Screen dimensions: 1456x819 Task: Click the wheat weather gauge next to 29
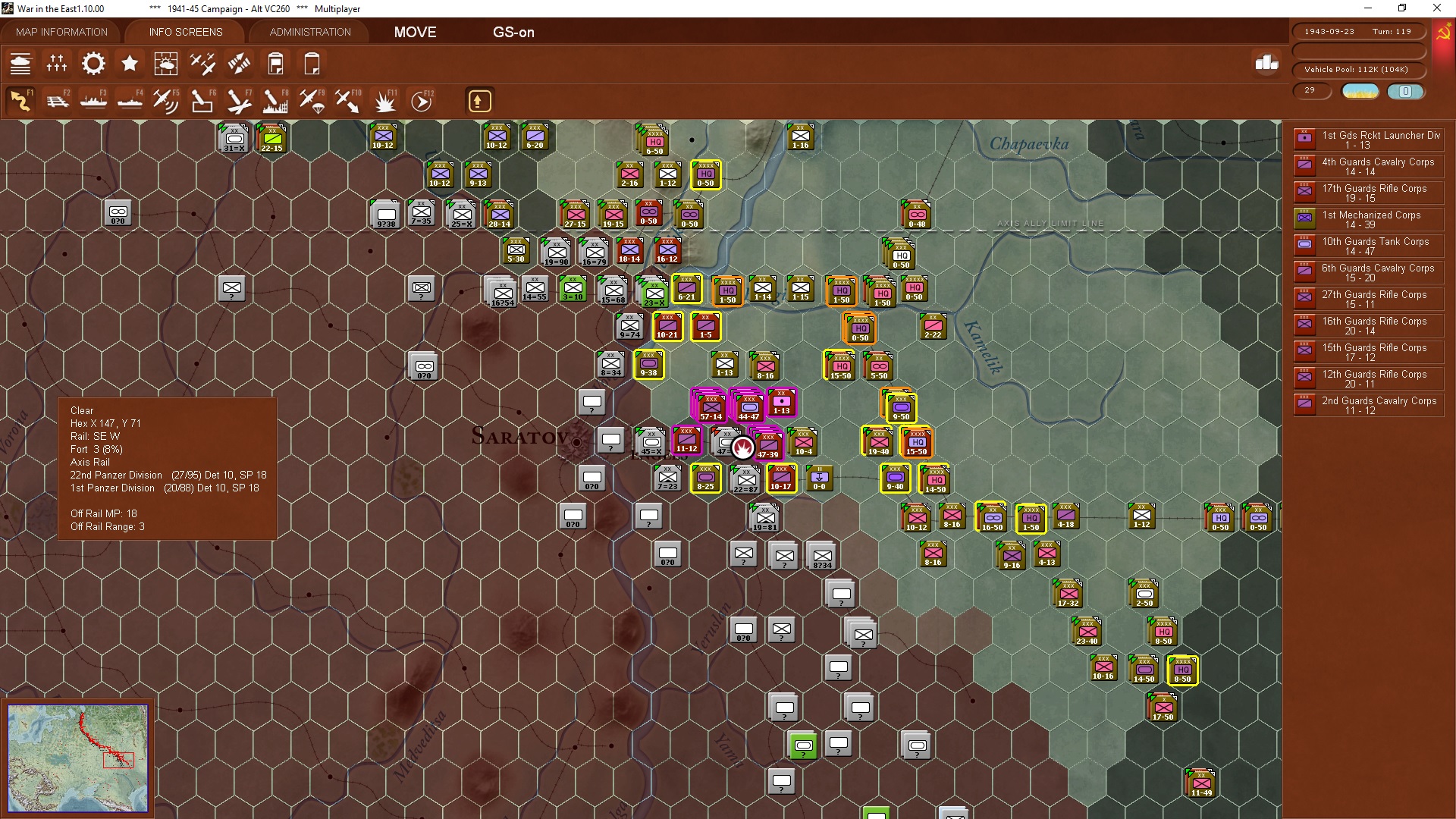point(1360,91)
